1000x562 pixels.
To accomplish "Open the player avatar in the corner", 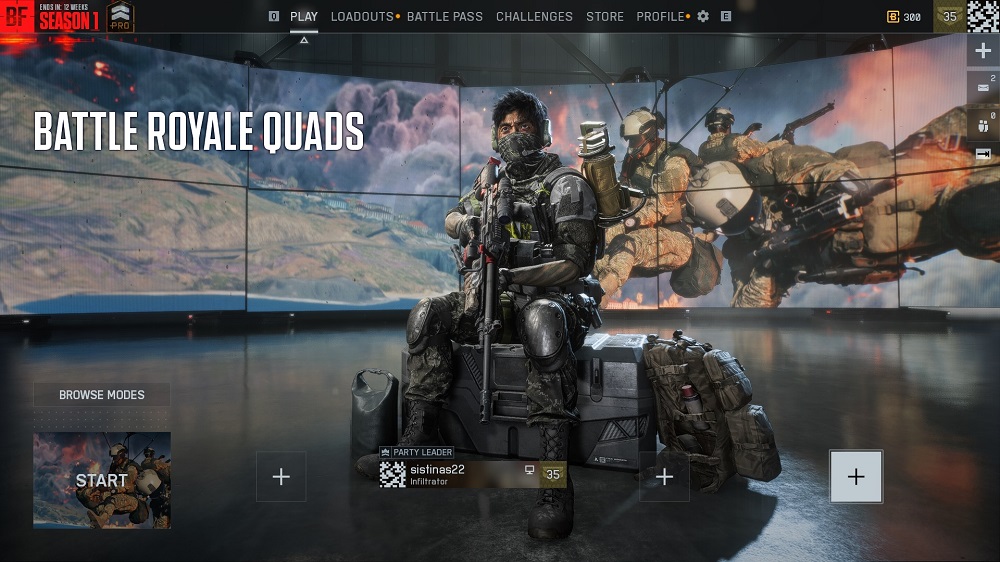I will pyautogui.click(x=983, y=17).
